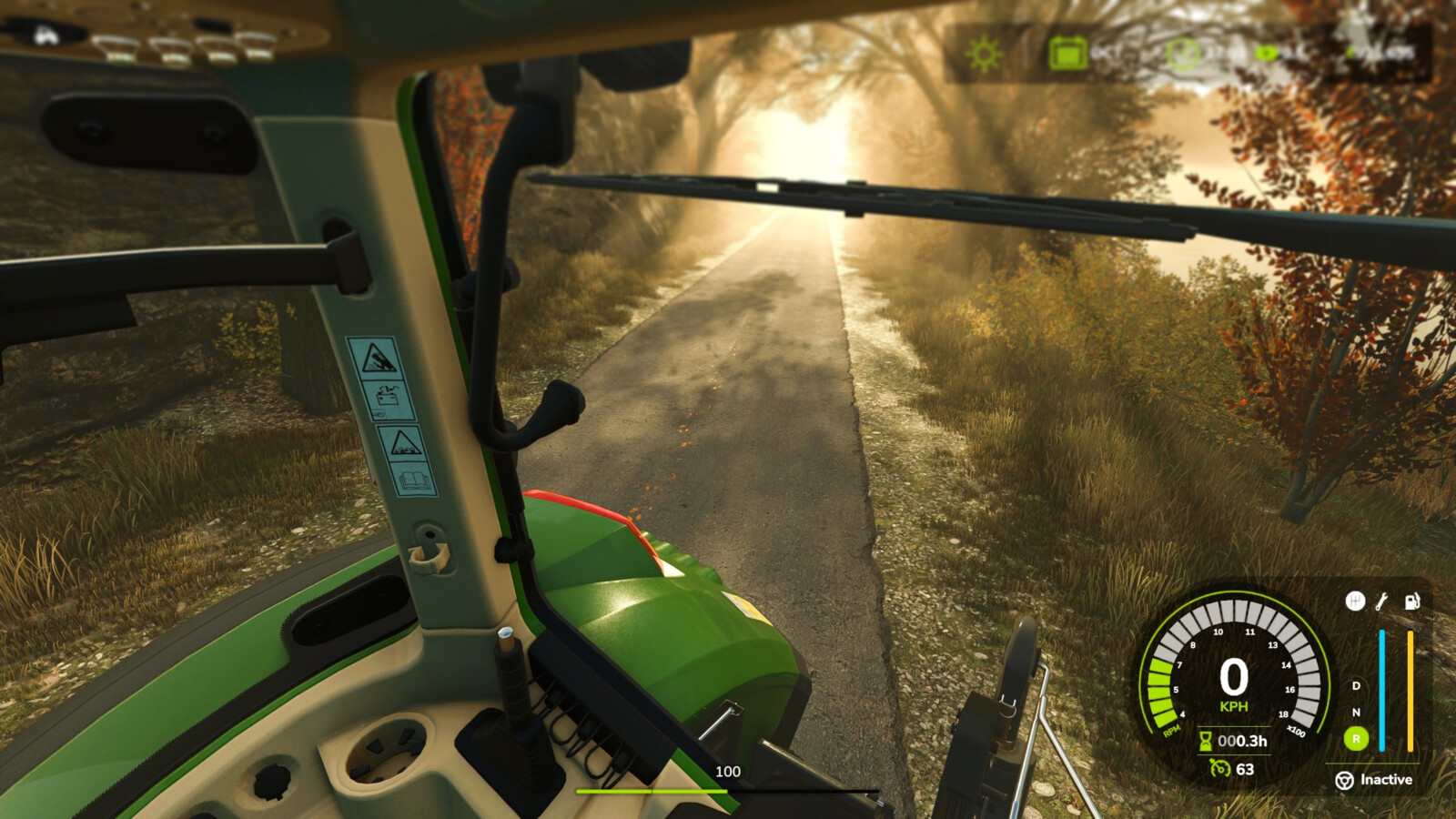Click the cruise control dial icon
This screenshot has height=819, width=1456.
tap(1219, 768)
